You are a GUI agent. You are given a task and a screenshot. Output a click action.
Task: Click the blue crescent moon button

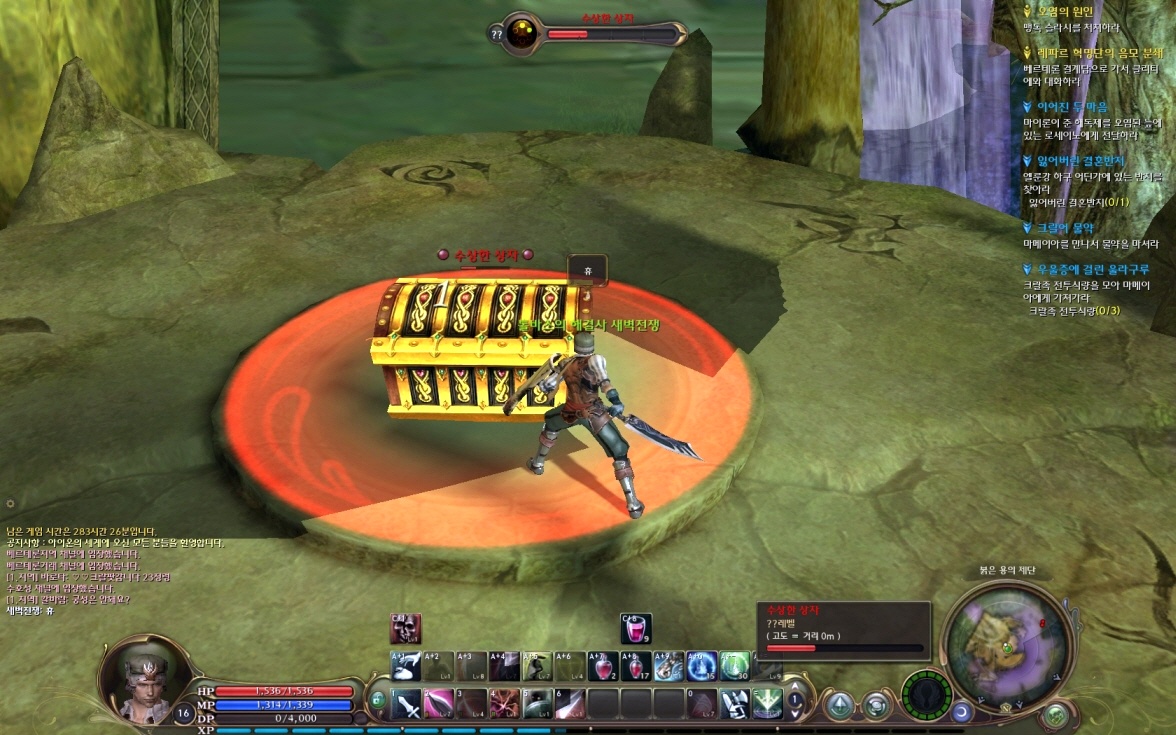click(x=962, y=711)
